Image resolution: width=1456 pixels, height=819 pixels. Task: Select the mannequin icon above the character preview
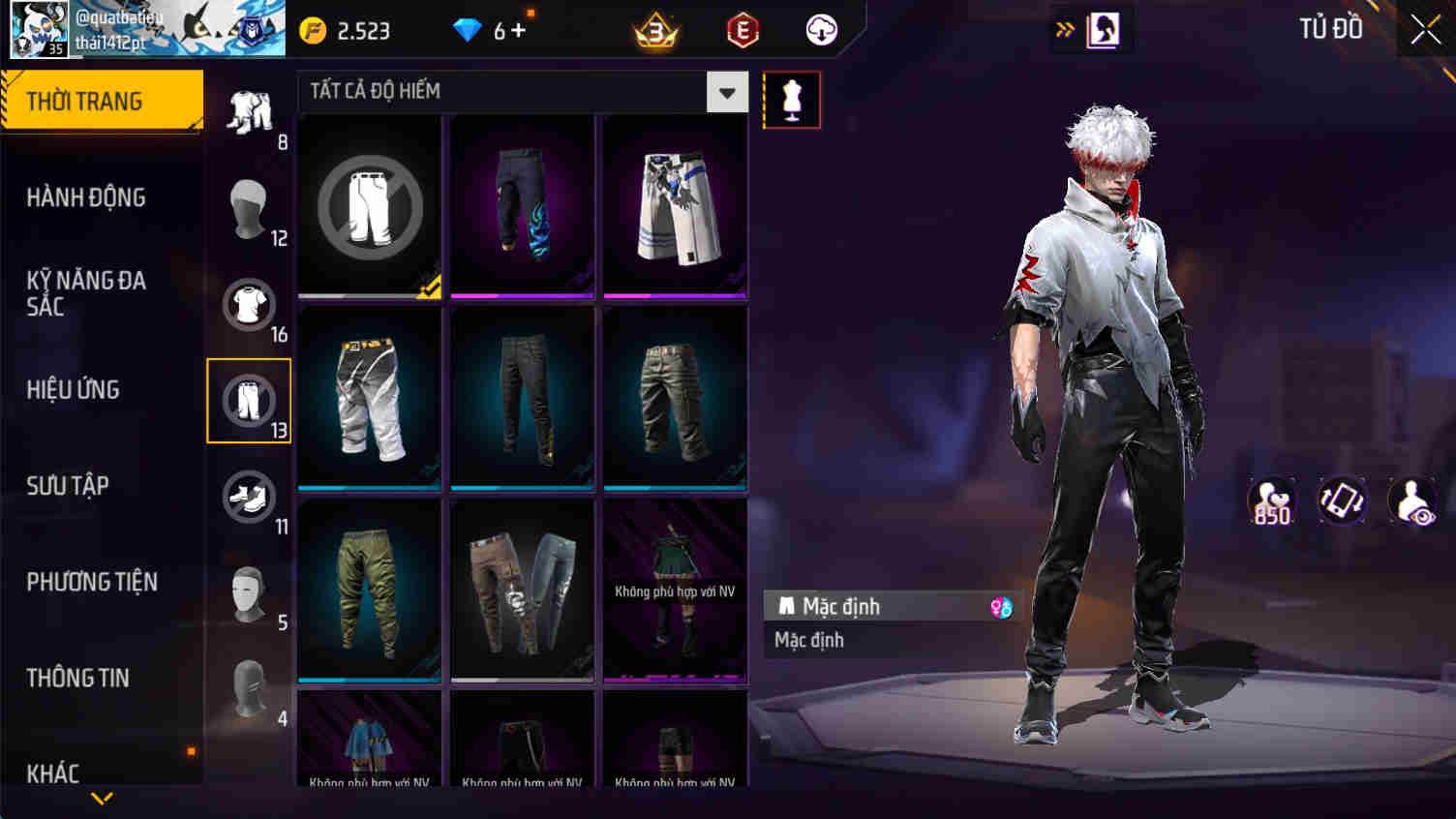tap(791, 100)
